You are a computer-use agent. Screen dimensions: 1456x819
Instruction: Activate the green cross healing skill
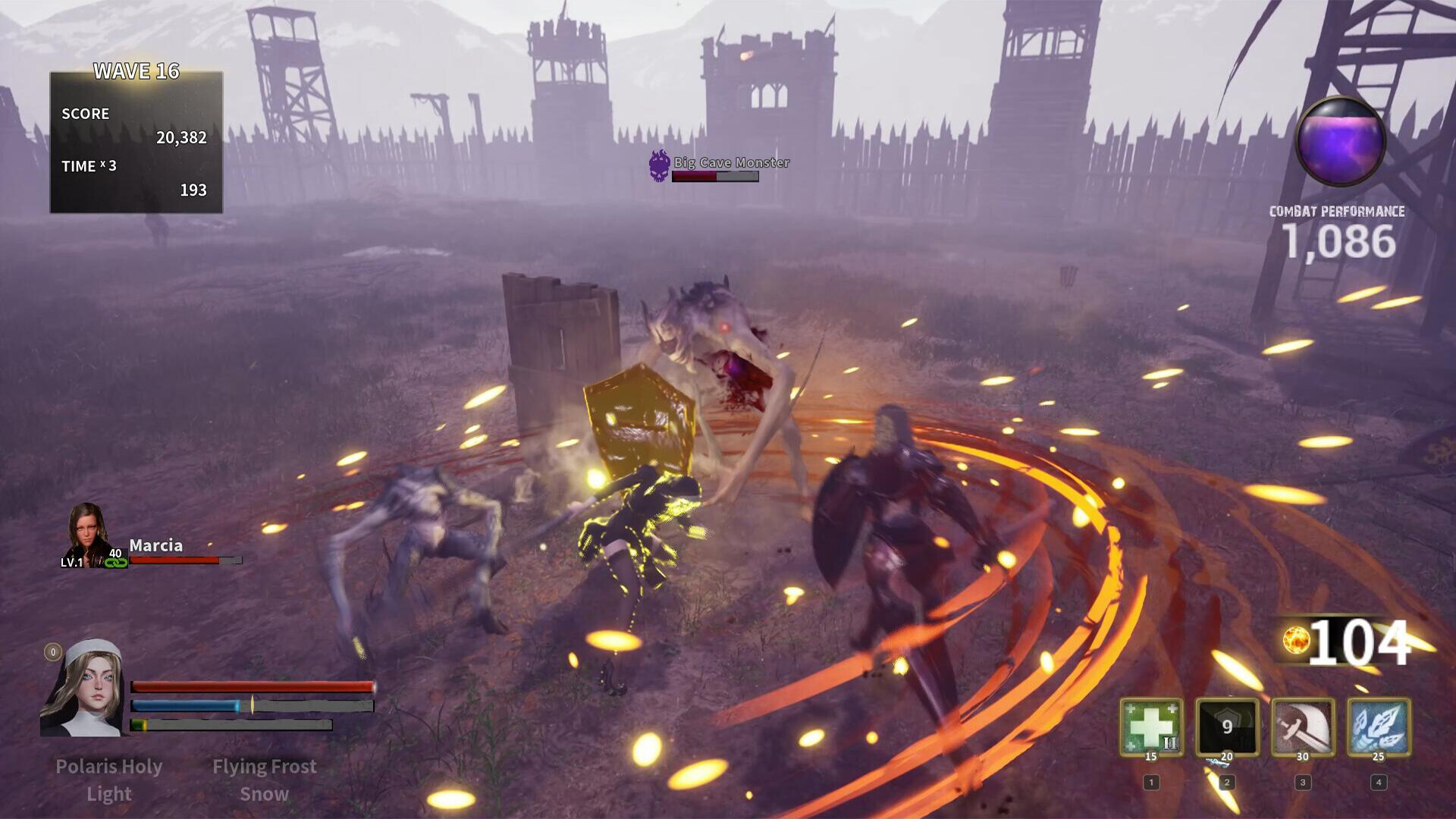pos(1151,726)
